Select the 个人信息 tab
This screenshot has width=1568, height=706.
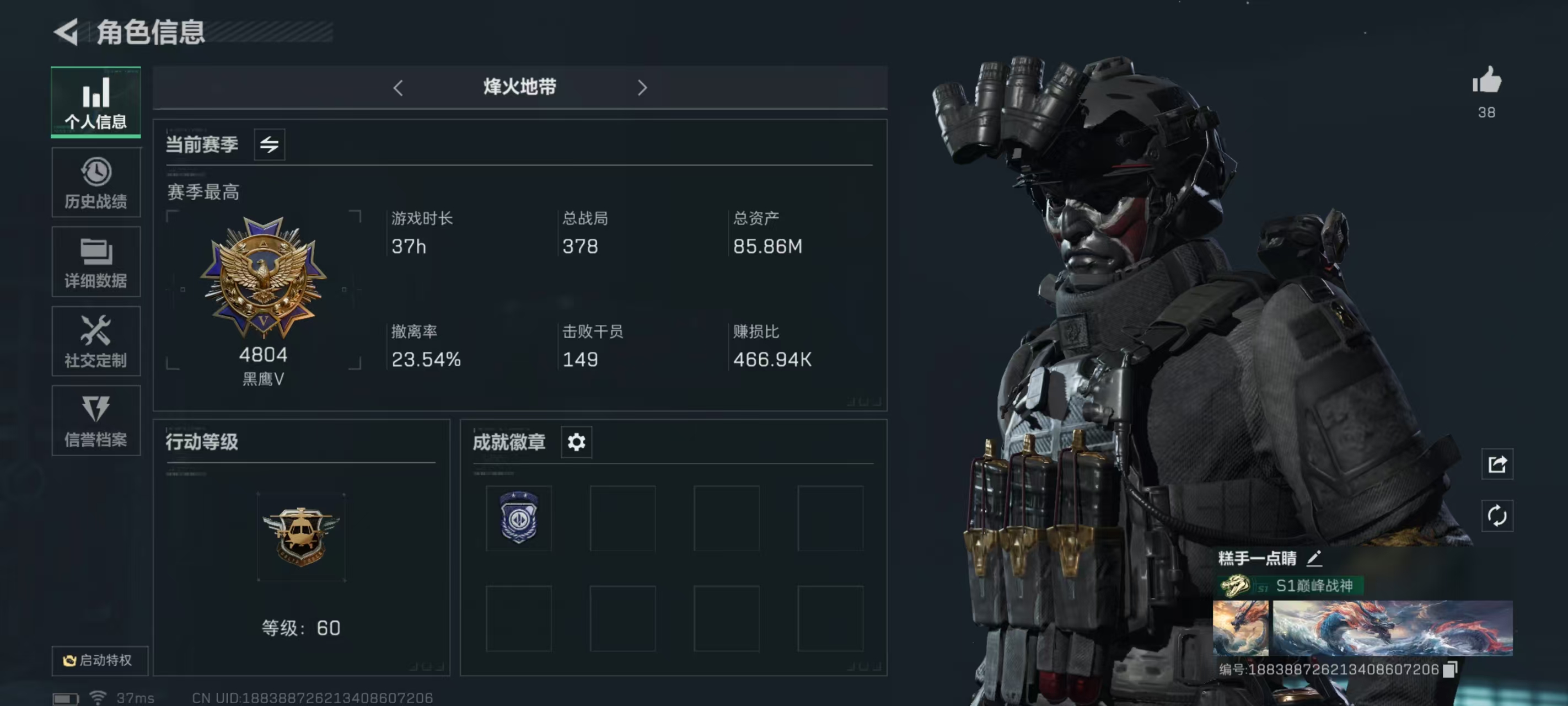[x=96, y=101]
